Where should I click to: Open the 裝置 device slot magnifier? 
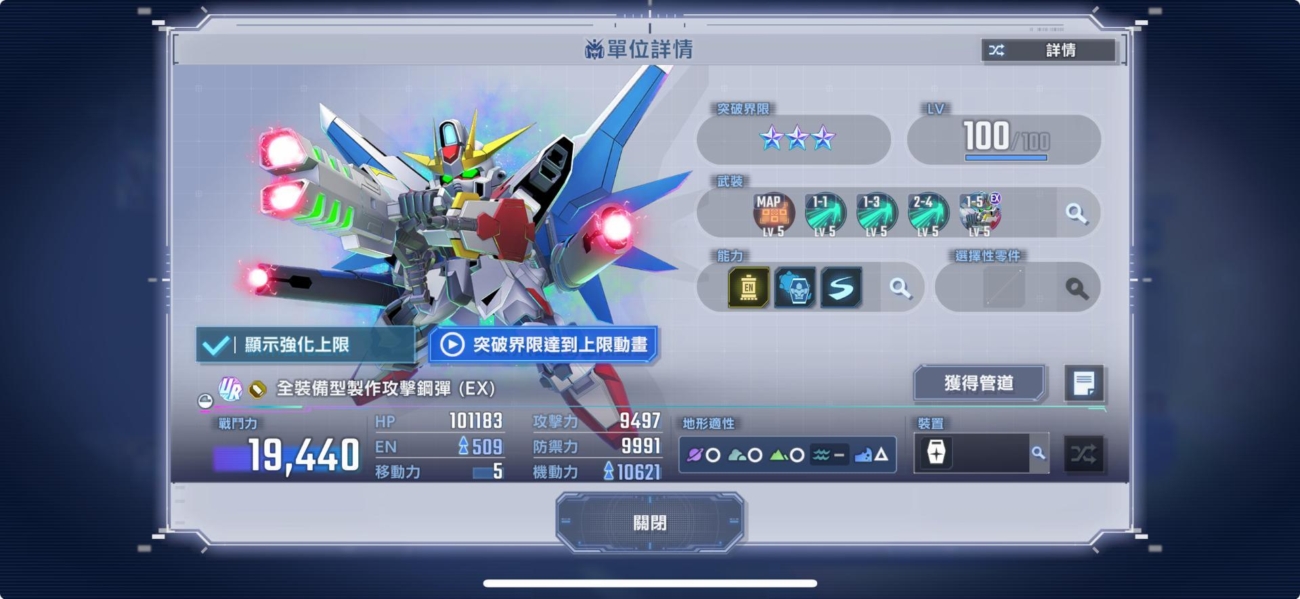pos(1038,453)
